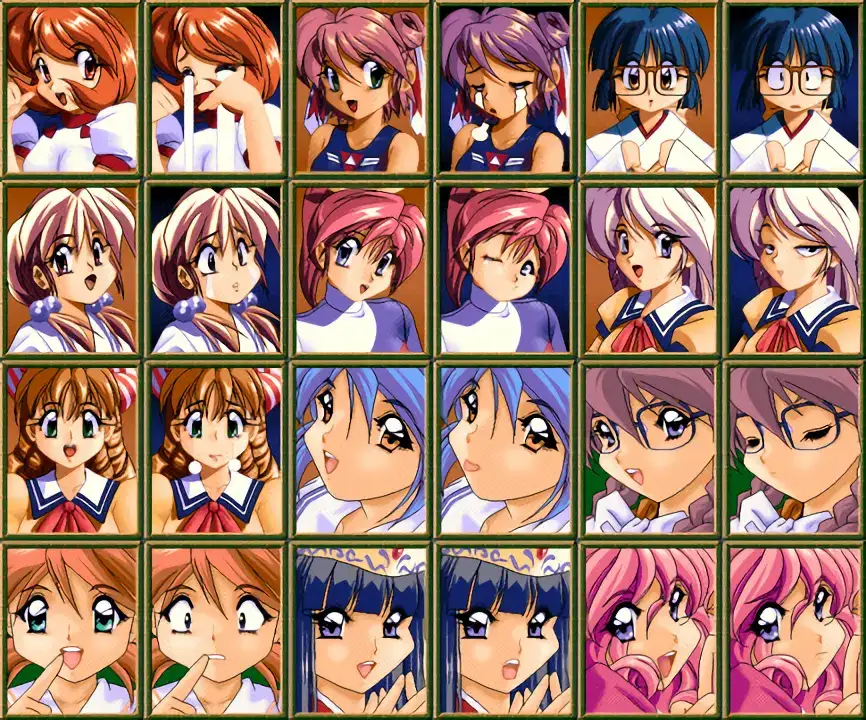Choose the green-eyed orange-haired girl touching her lips
This screenshot has height=720, width=866.
pyautogui.click(x=72, y=630)
